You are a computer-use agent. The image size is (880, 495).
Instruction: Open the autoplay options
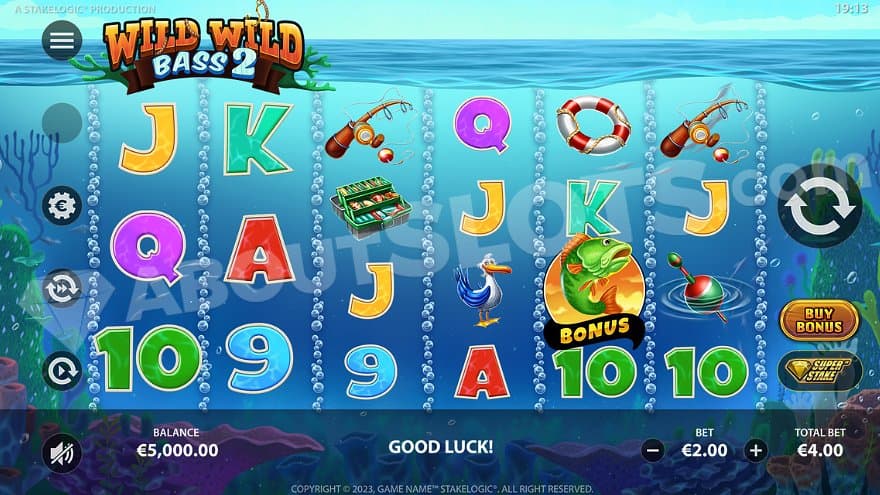tap(62, 371)
